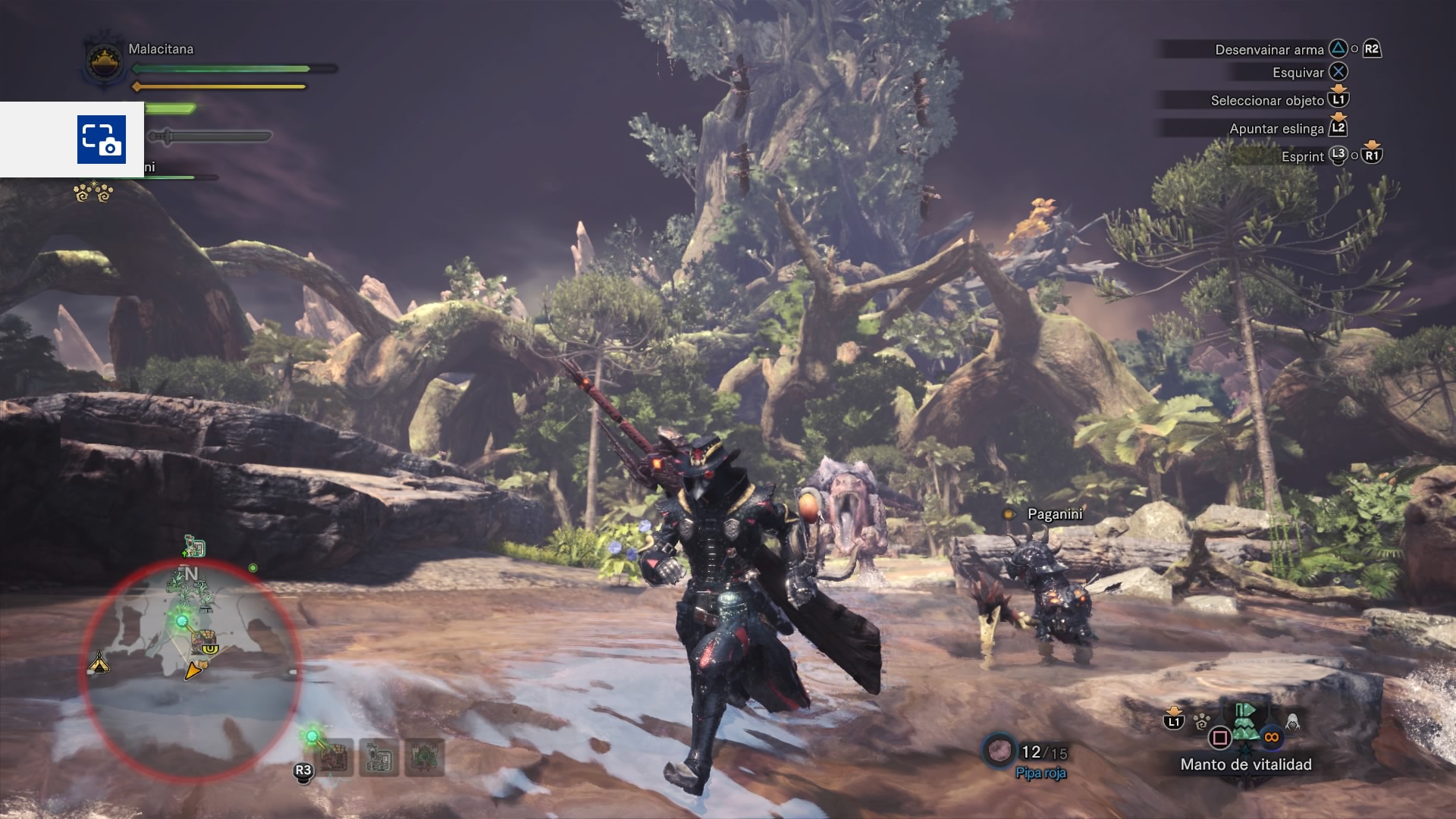Select the Pipa roja slinger ammo icon

pyautogui.click(x=999, y=751)
